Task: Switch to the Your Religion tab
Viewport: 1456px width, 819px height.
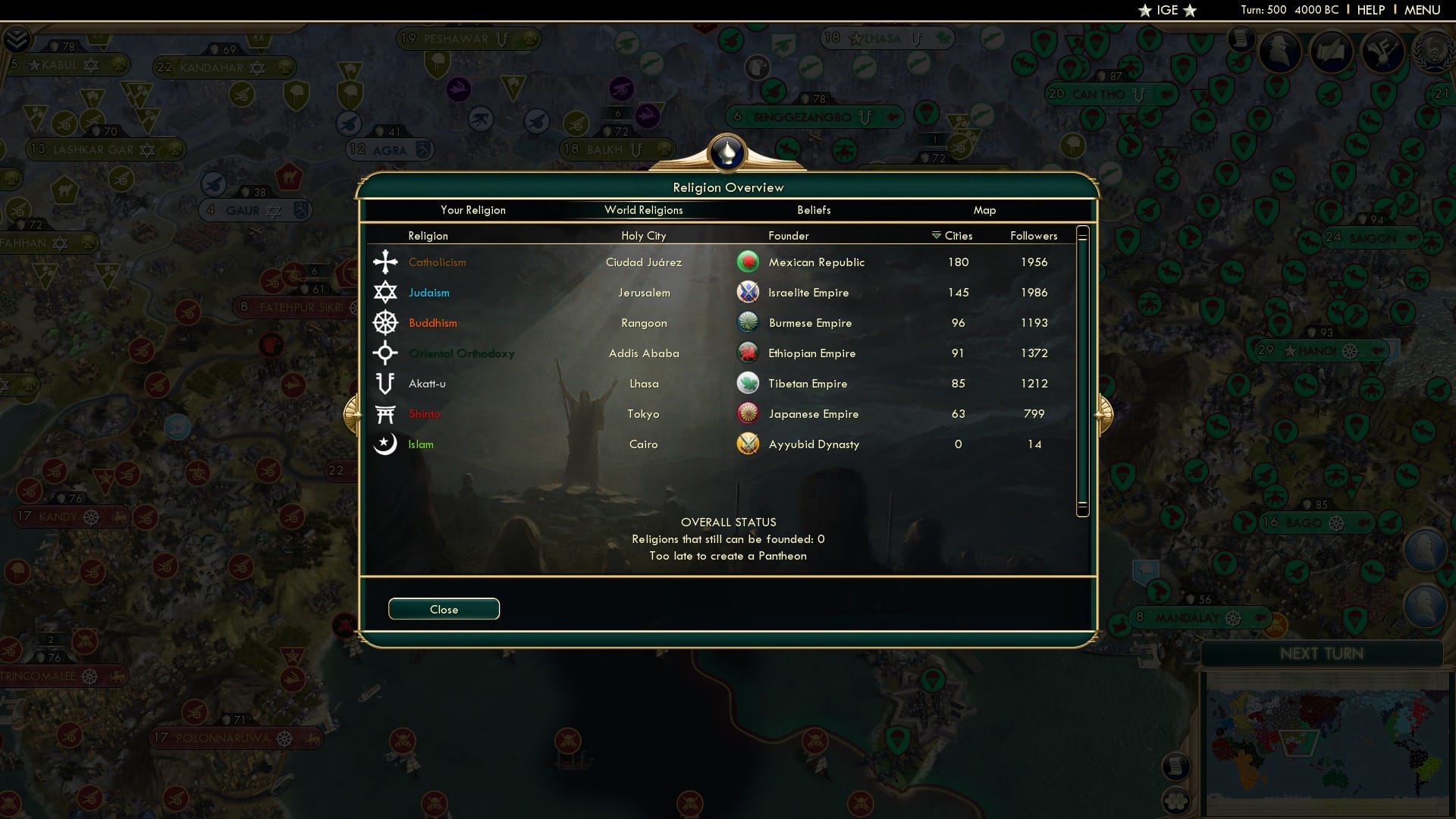Action: [x=473, y=210]
